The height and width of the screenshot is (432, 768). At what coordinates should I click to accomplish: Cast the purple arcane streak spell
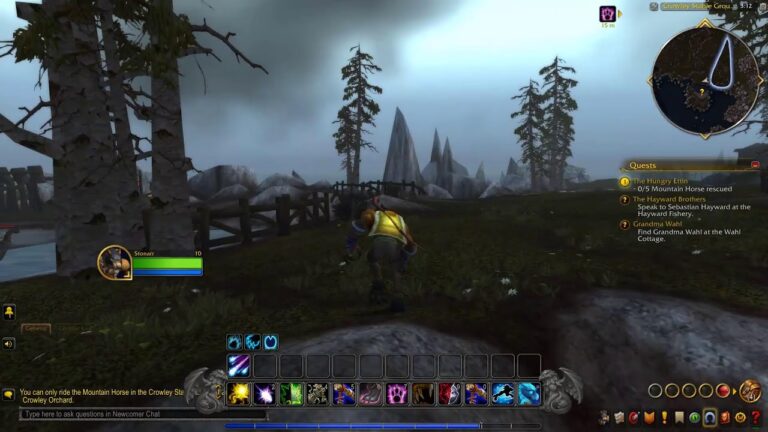point(238,366)
